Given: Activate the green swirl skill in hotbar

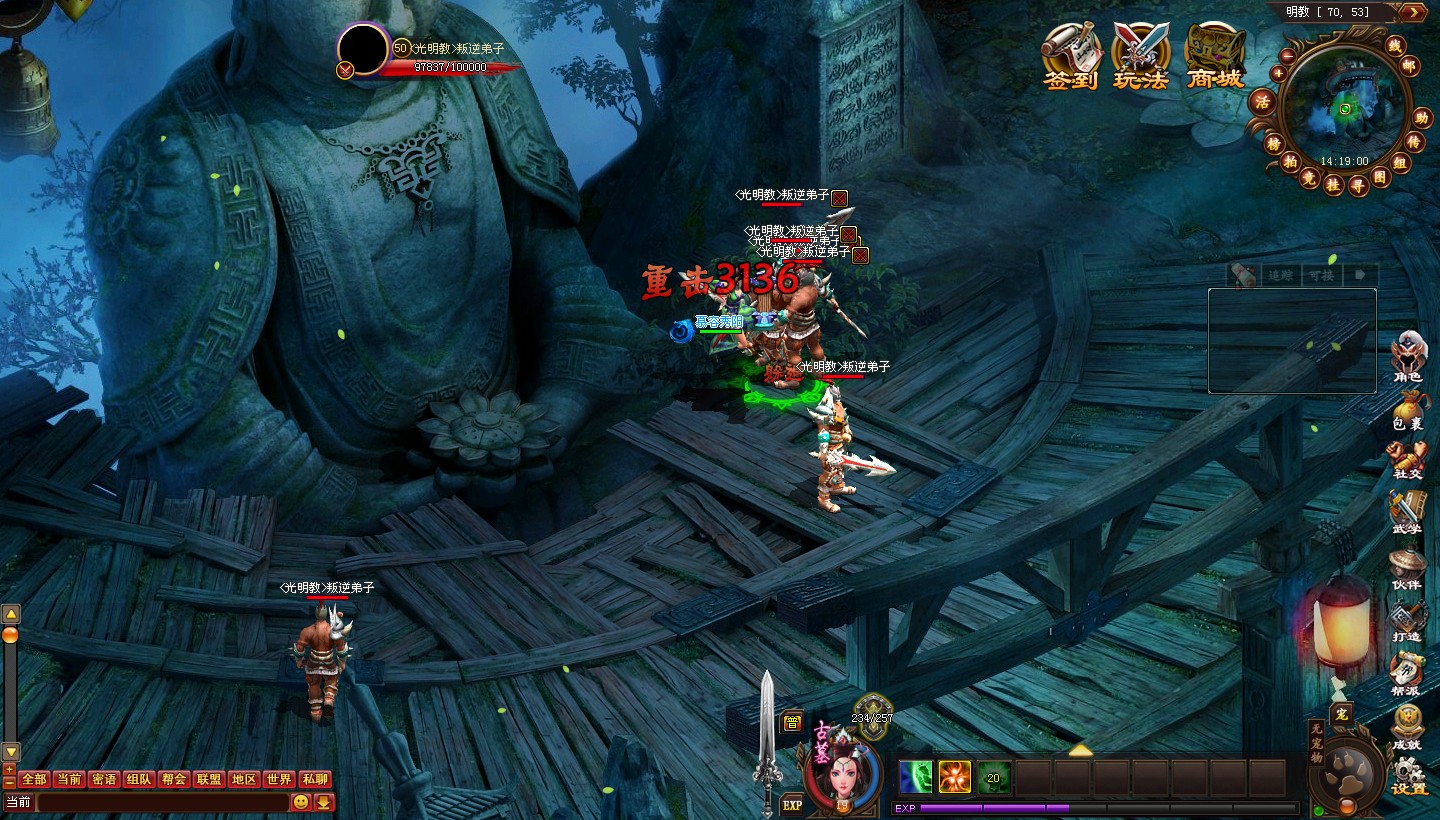Looking at the screenshot, I should click(x=915, y=777).
